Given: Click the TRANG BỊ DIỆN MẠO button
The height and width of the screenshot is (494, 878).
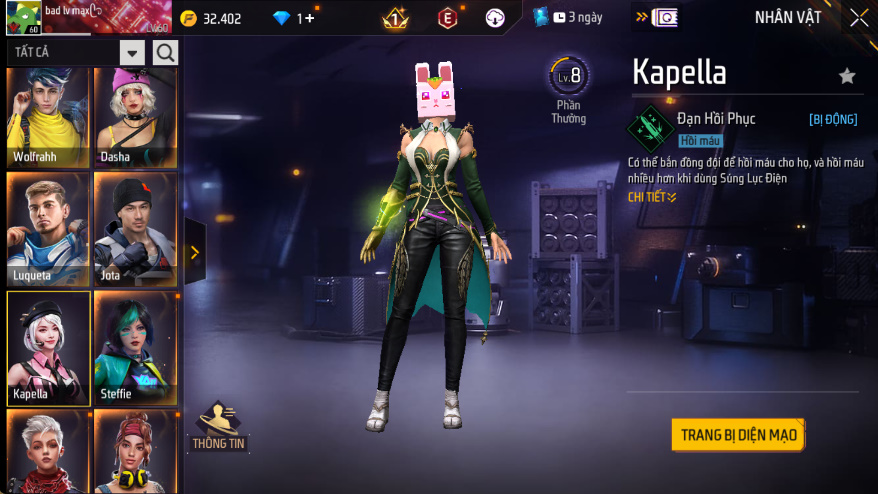Looking at the screenshot, I should (x=738, y=435).
